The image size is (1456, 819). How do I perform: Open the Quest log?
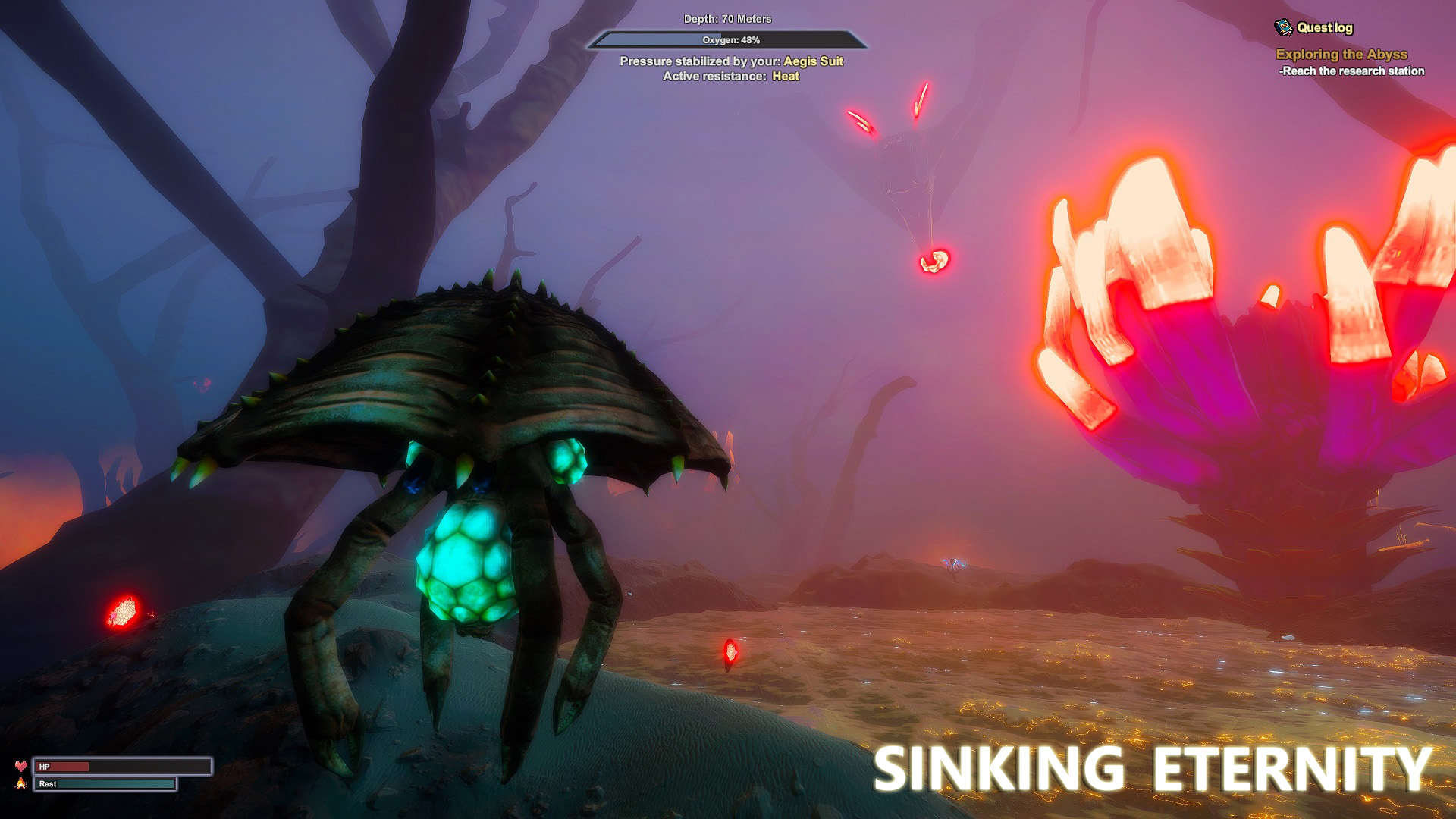pyautogui.click(x=1314, y=27)
